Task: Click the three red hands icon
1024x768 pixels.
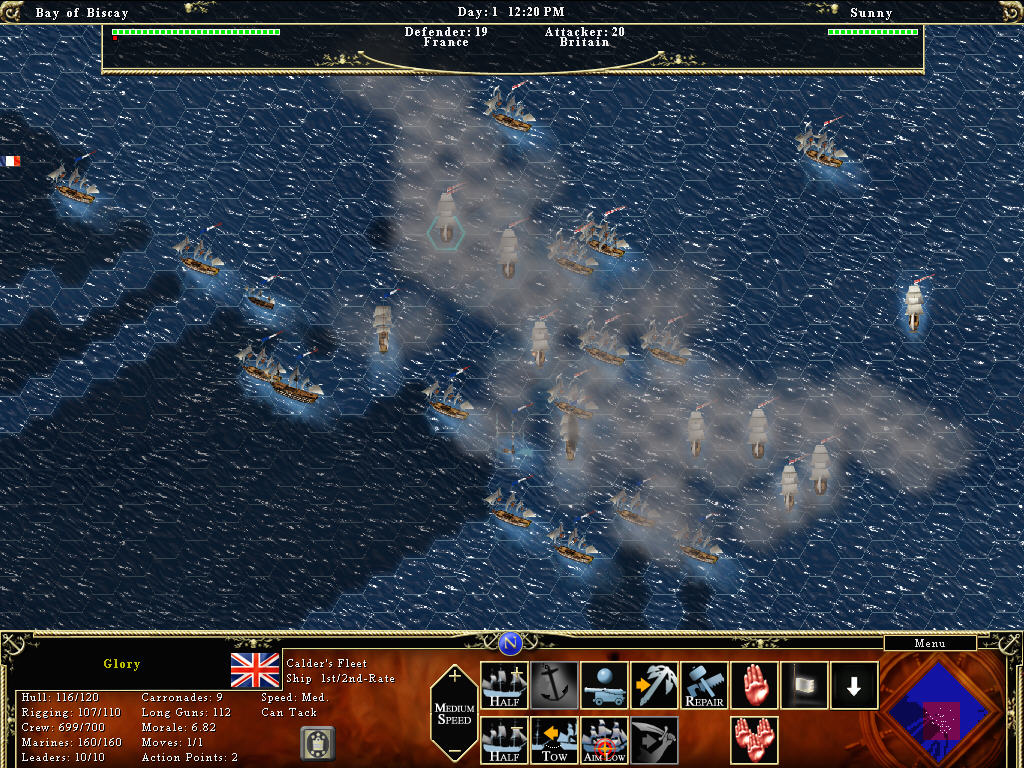Action: coord(754,740)
